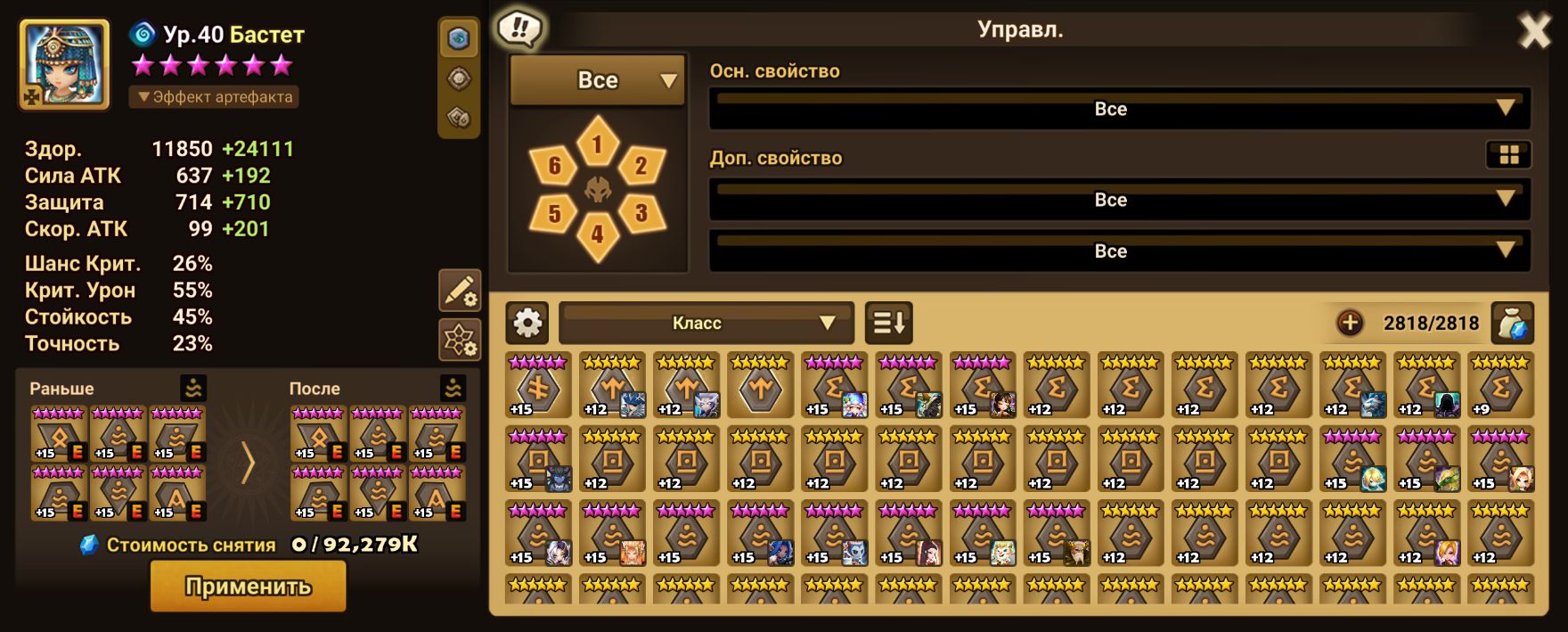Select rune slot 3 in the hexagon

coord(640,213)
